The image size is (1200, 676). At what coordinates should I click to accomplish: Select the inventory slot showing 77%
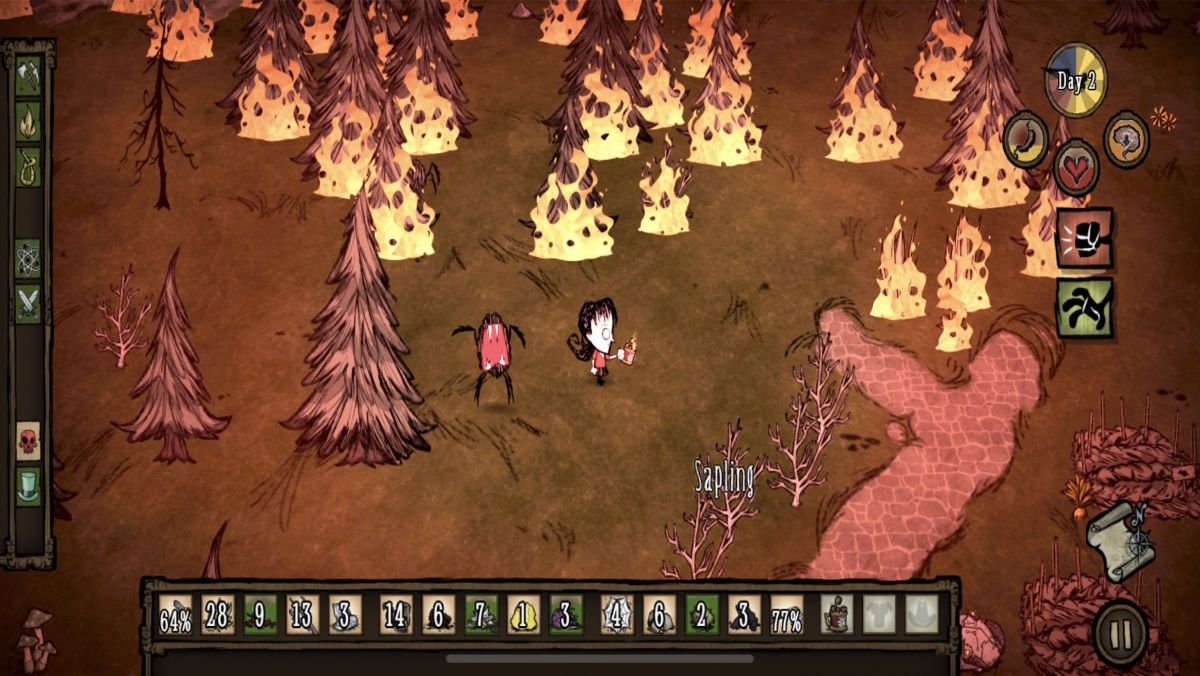787,615
